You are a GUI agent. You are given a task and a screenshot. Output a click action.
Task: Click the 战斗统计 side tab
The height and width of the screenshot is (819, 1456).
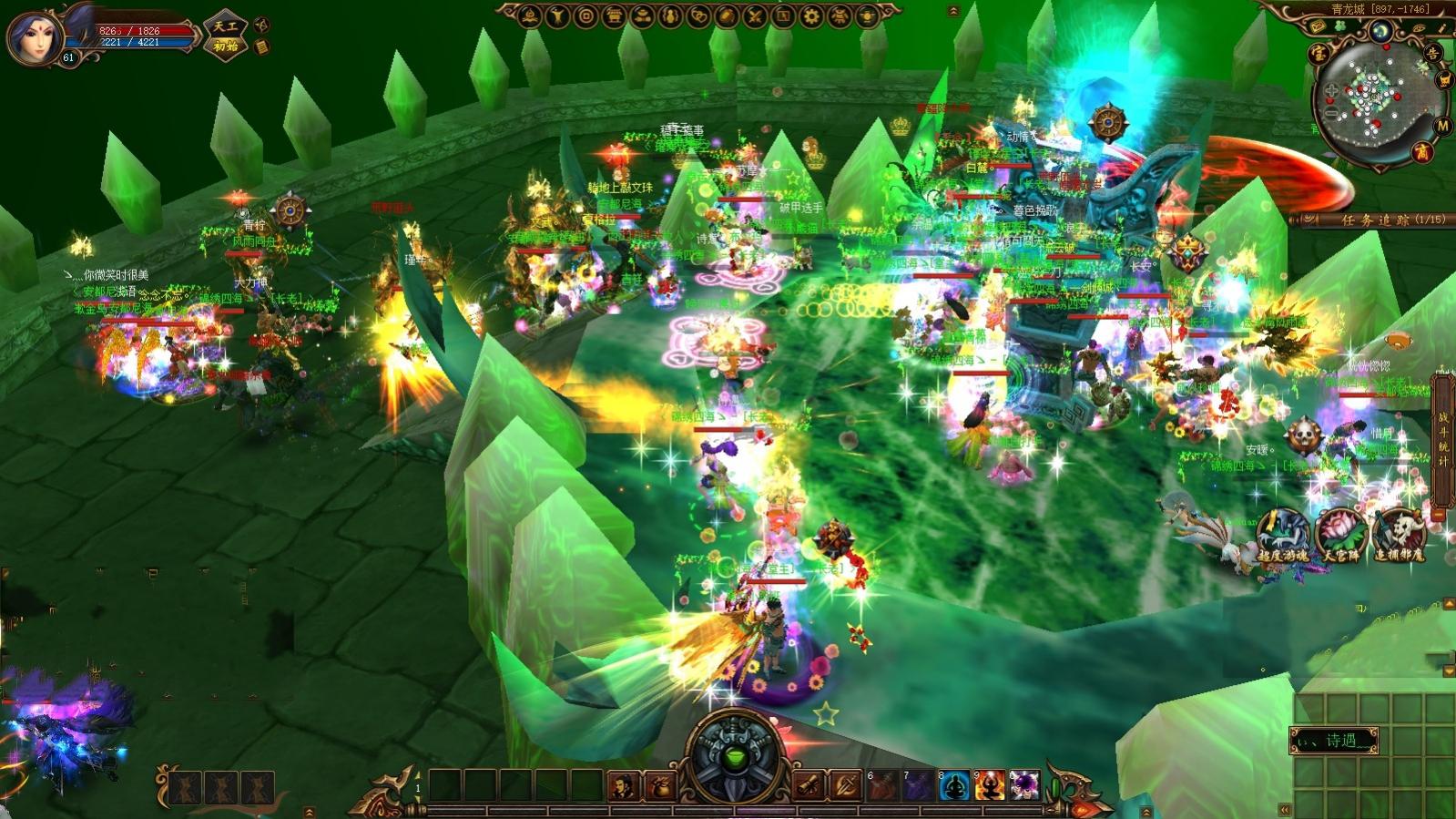point(1442,439)
